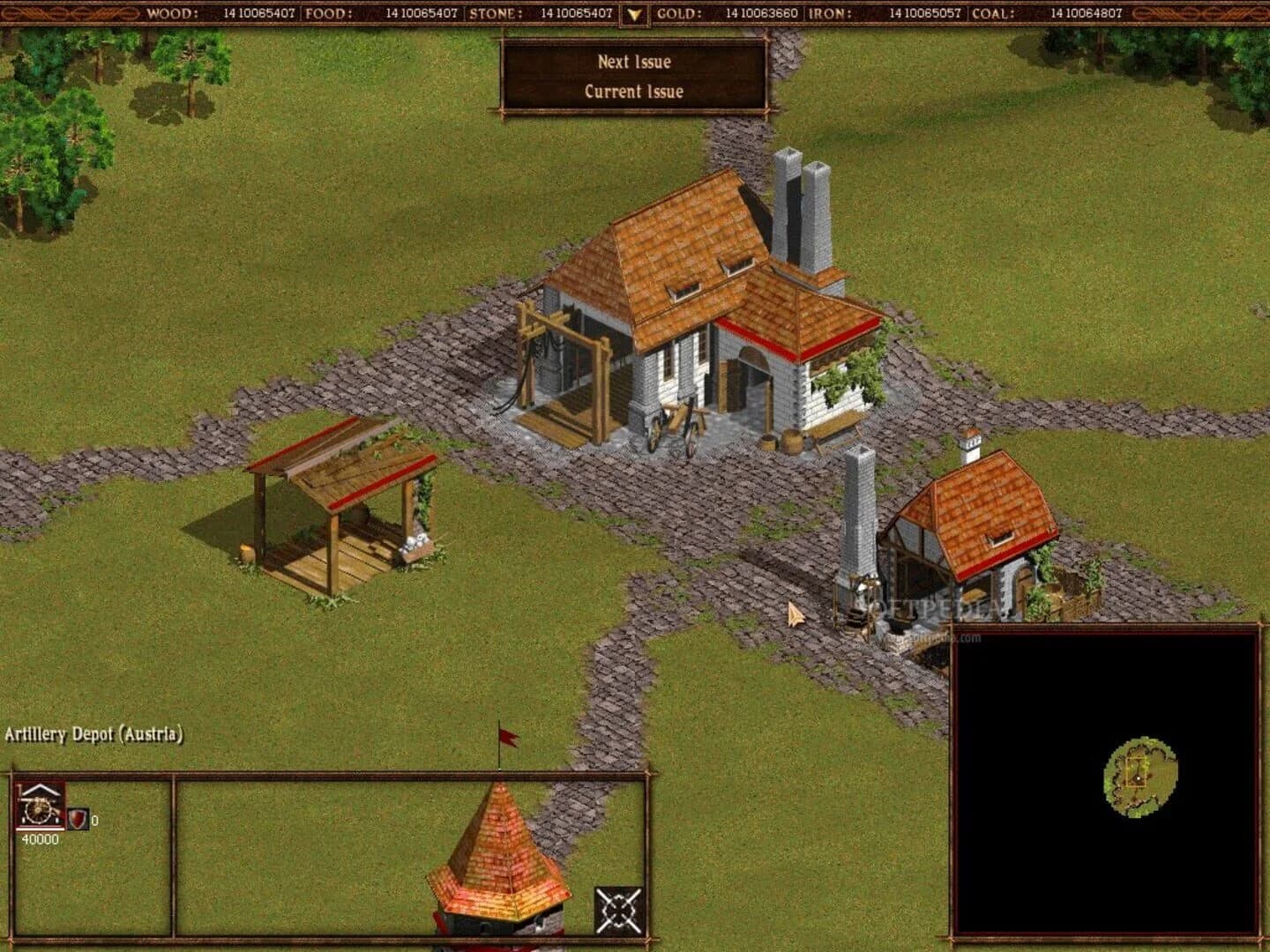The image size is (1270, 952).
Task: Click the Next Issue button
Action: click(637, 62)
